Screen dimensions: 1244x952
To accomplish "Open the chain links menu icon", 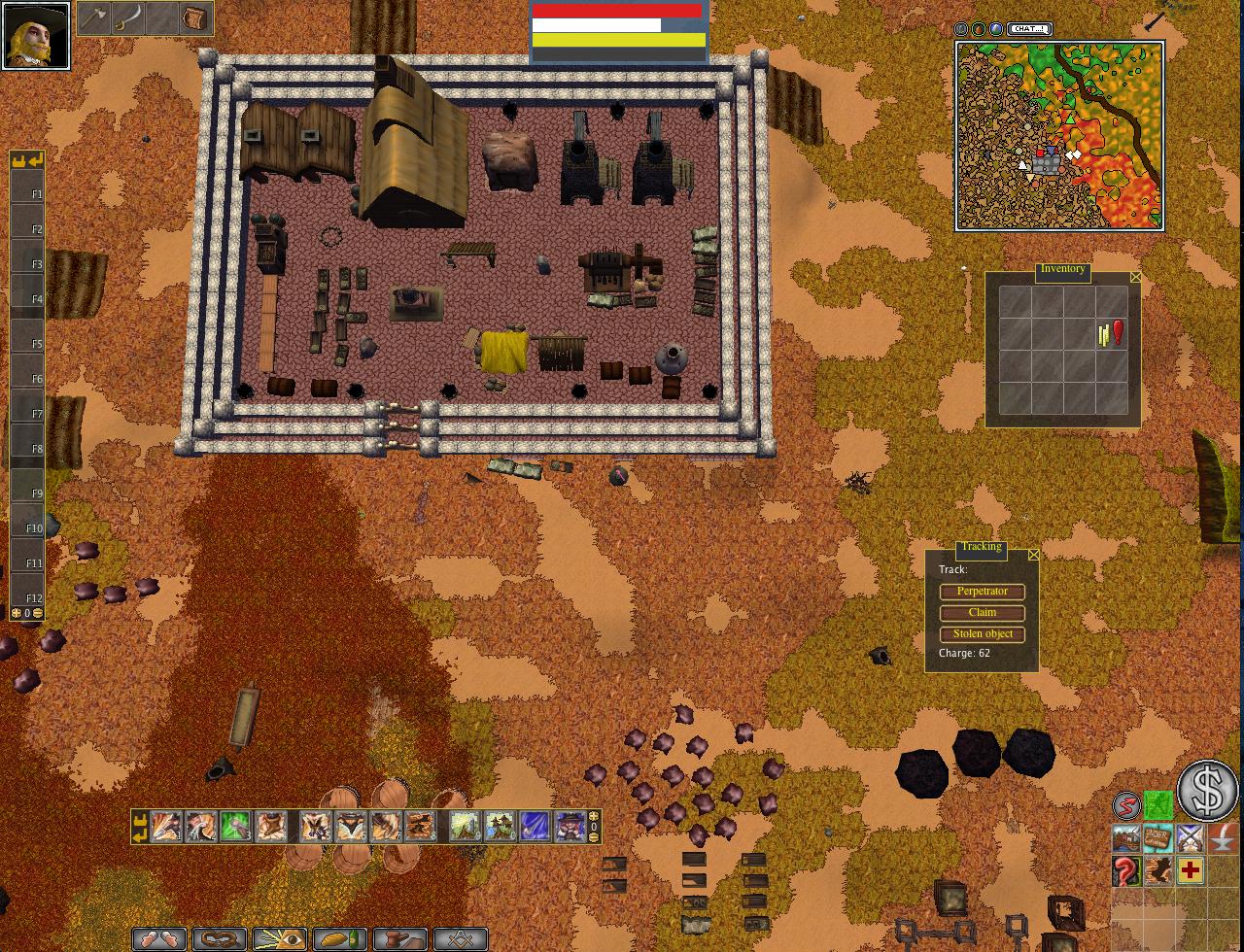I will pos(221,939).
